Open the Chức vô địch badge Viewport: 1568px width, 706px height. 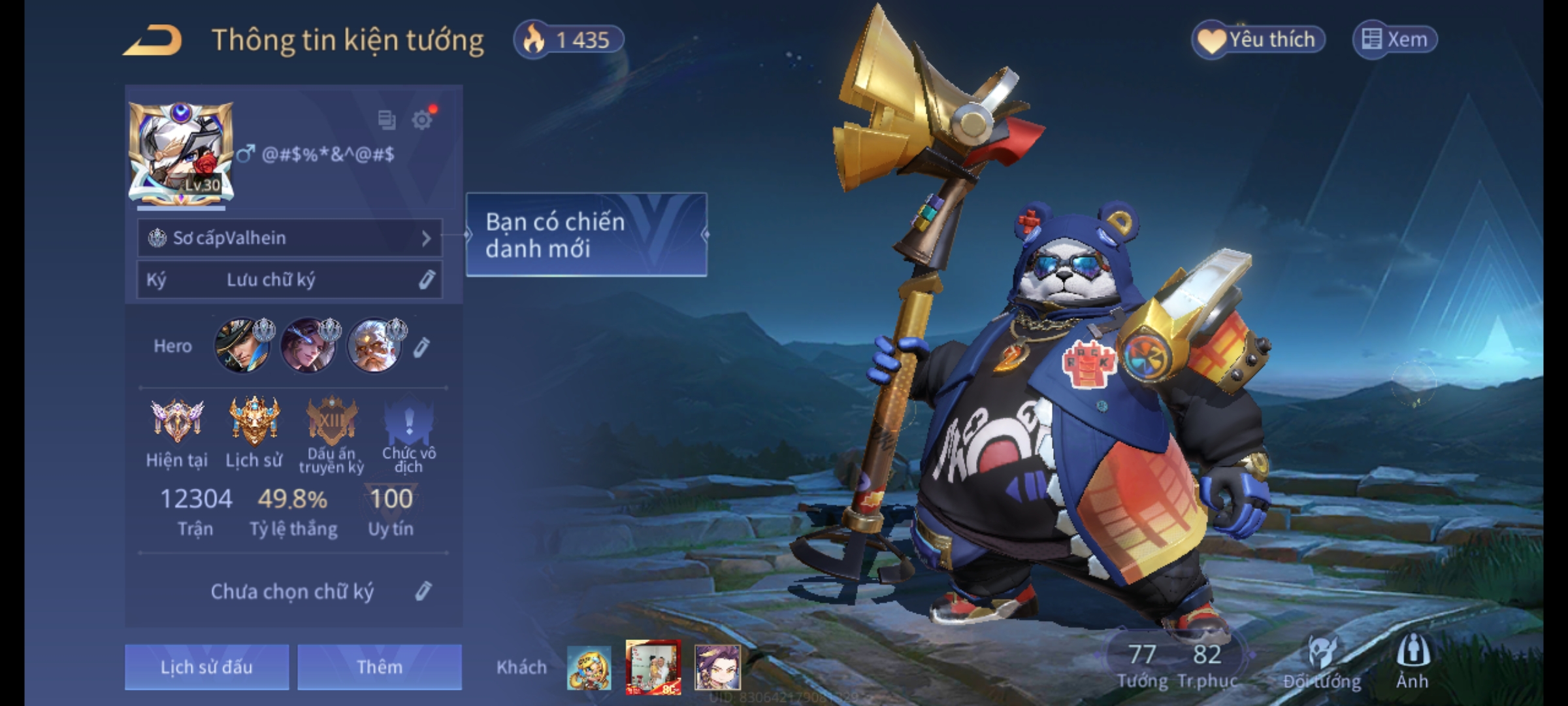tap(408, 422)
